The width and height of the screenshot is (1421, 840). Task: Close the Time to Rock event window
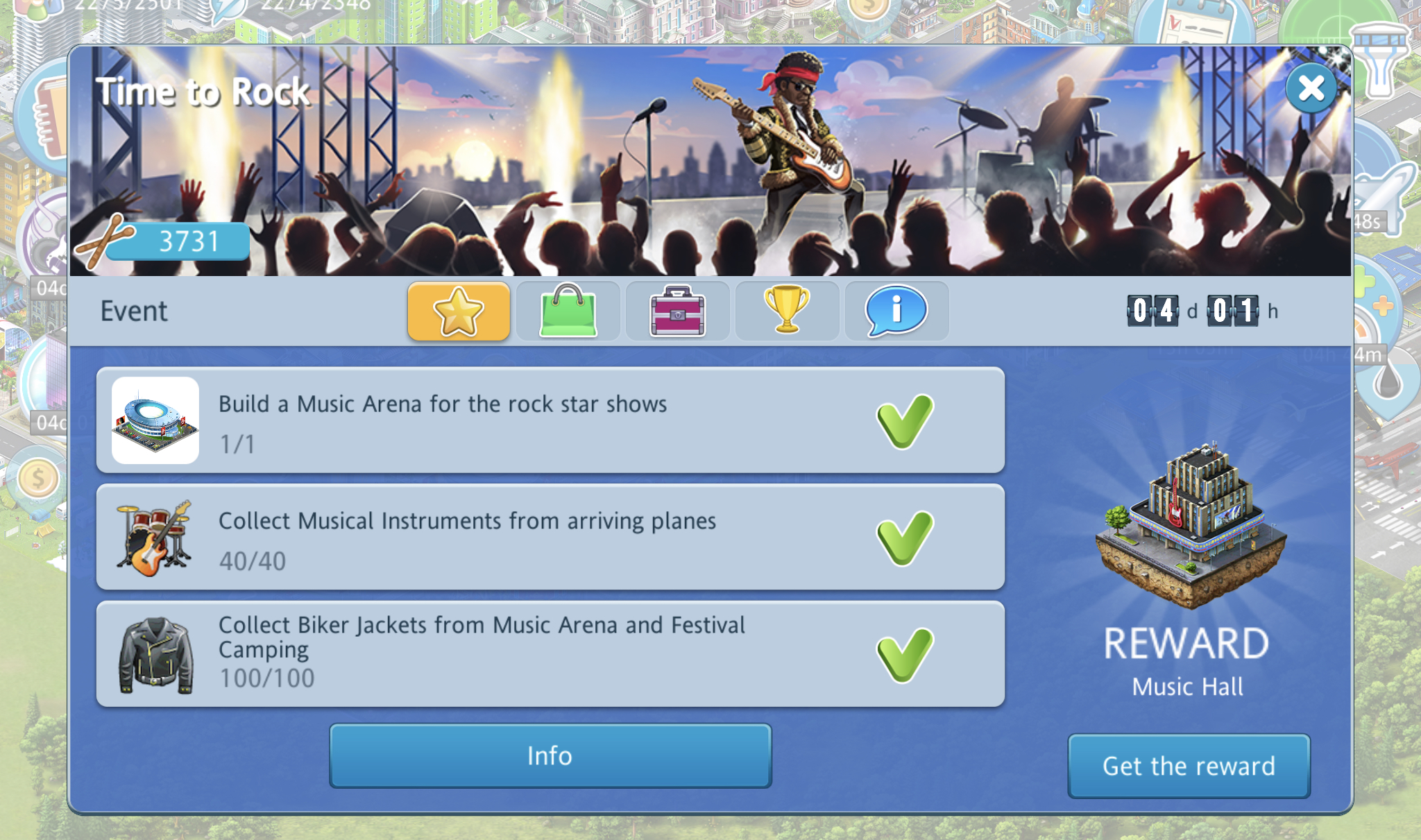pyautogui.click(x=1311, y=88)
